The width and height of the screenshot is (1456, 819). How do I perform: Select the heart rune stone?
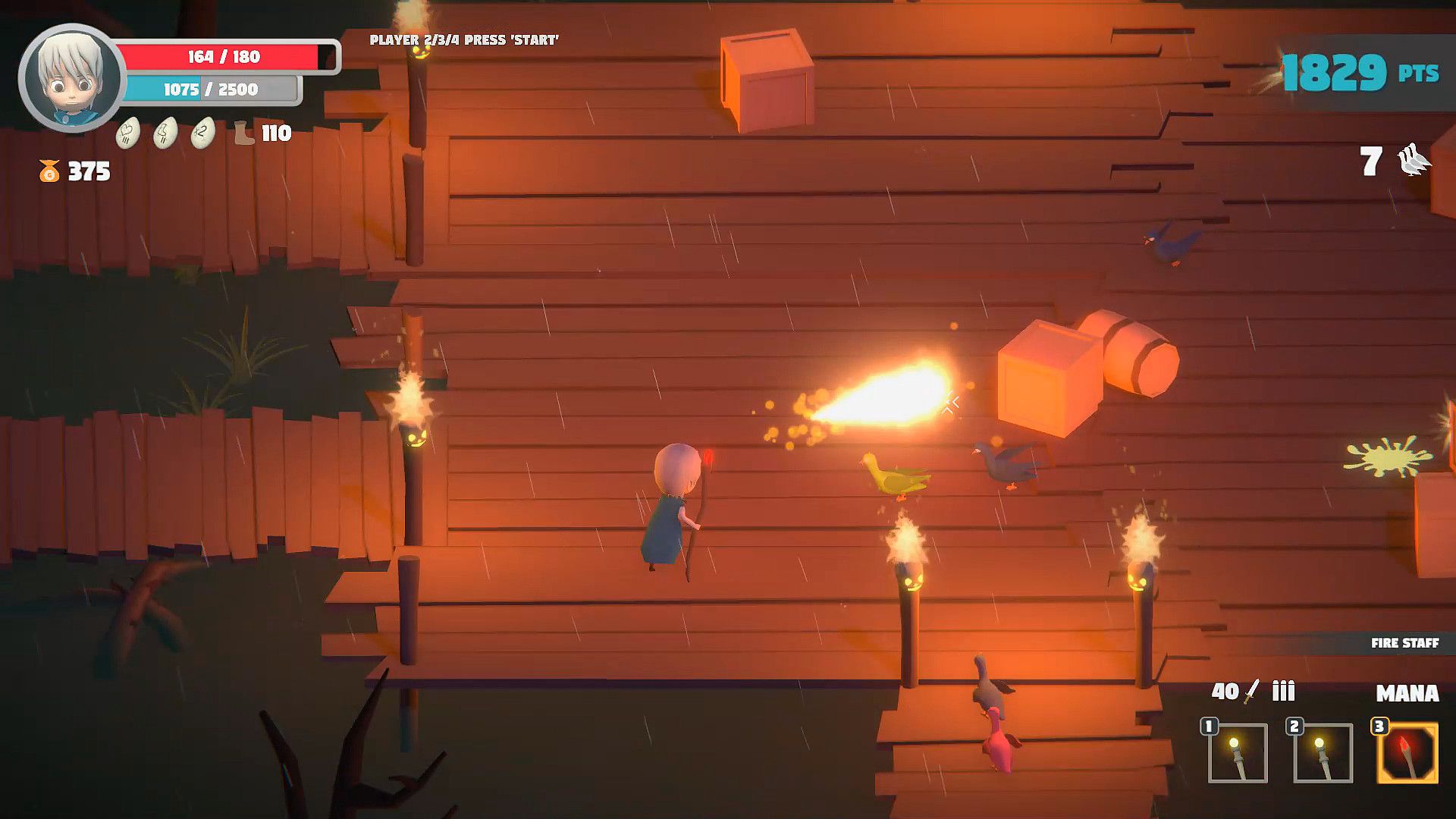coord(128,133)
